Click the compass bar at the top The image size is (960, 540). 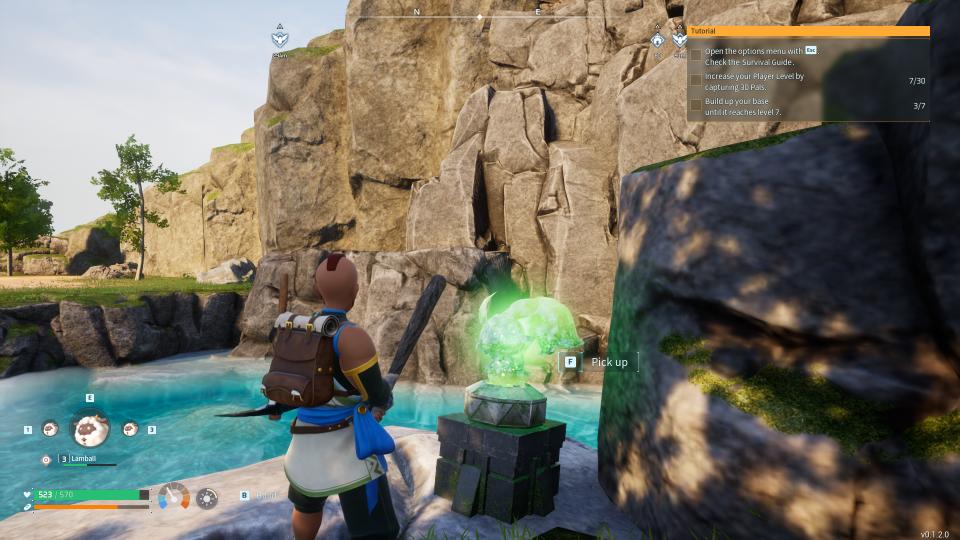[x=478, y=17]
